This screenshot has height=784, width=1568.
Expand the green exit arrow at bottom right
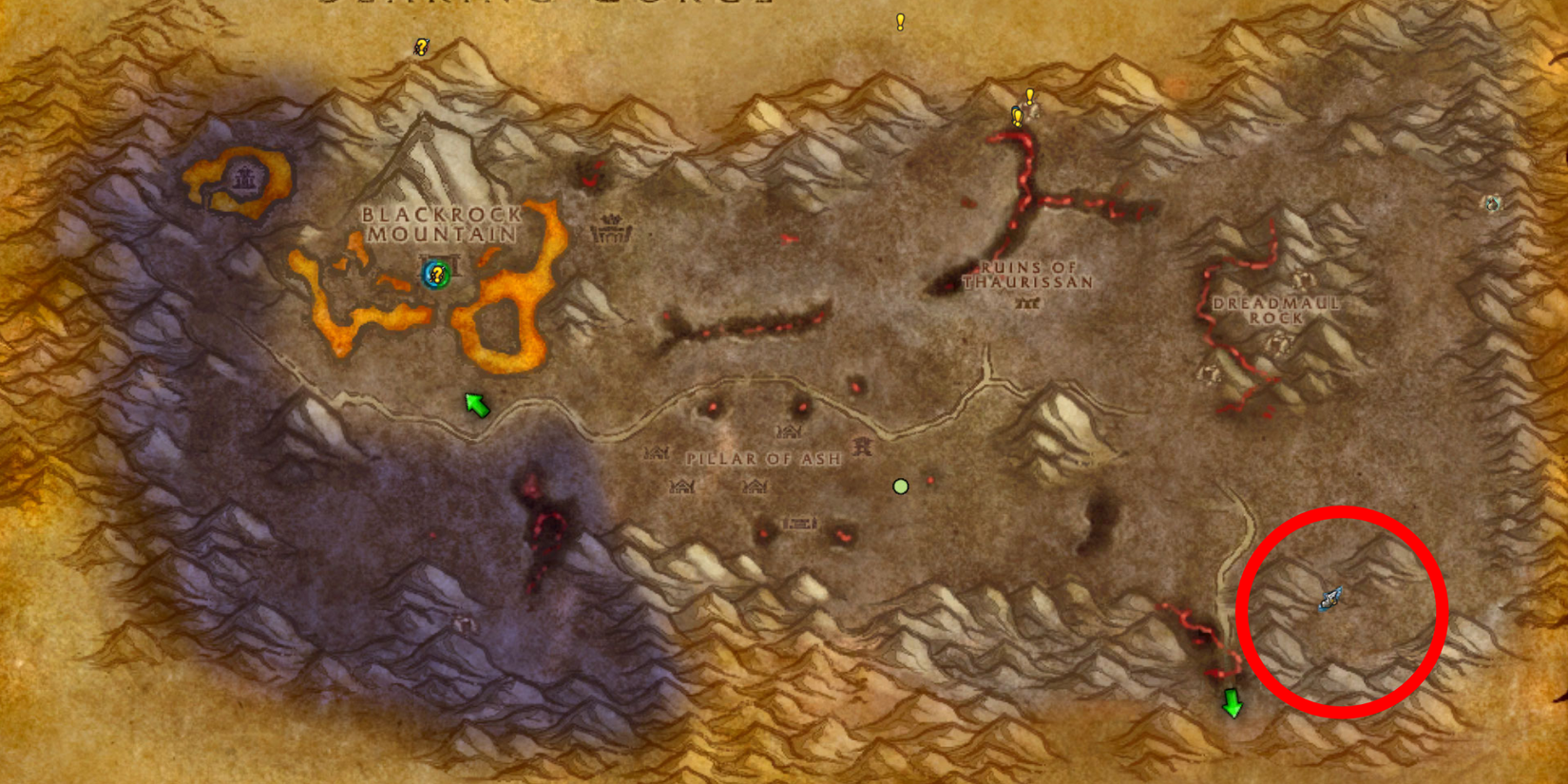click(x=1232, y=704)
